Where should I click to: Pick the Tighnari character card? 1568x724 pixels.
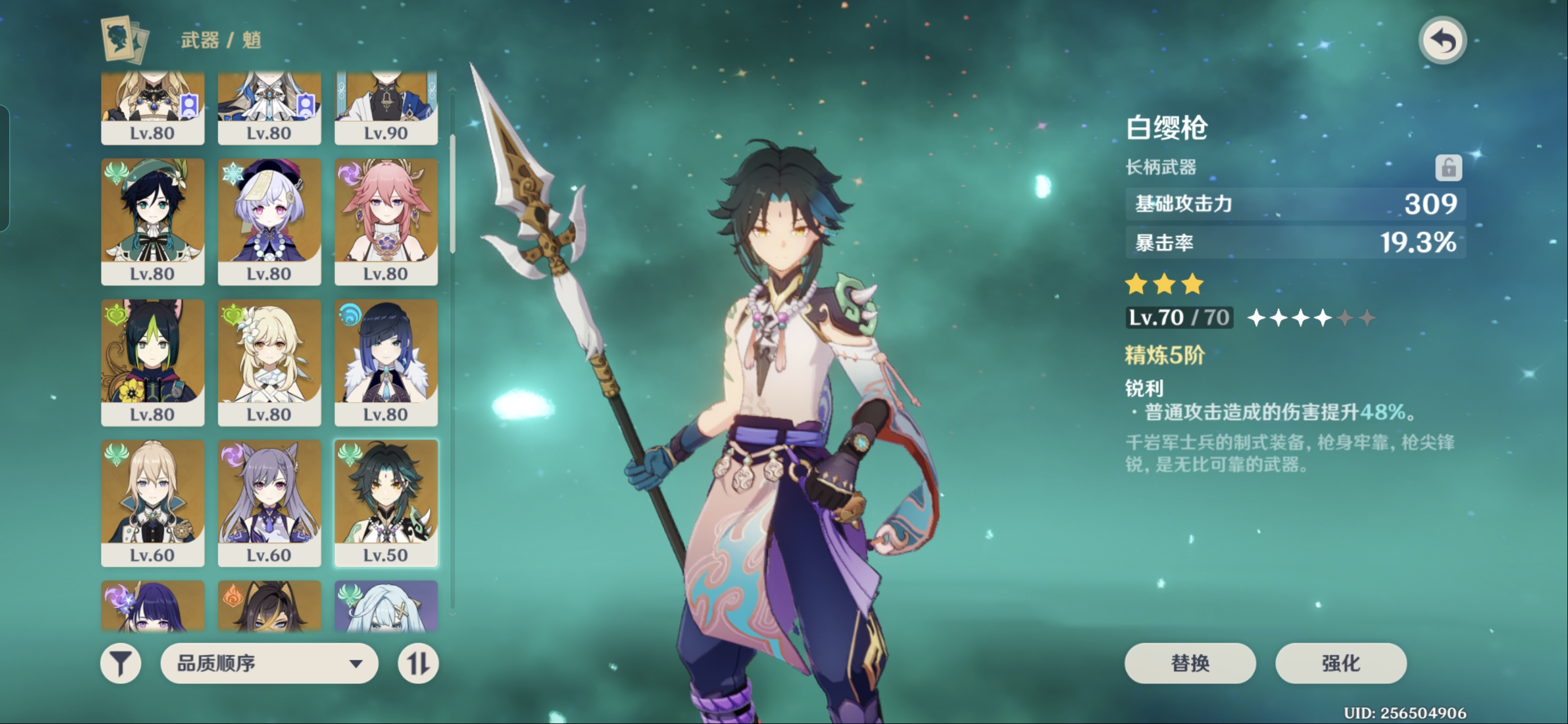coord(152,362)
